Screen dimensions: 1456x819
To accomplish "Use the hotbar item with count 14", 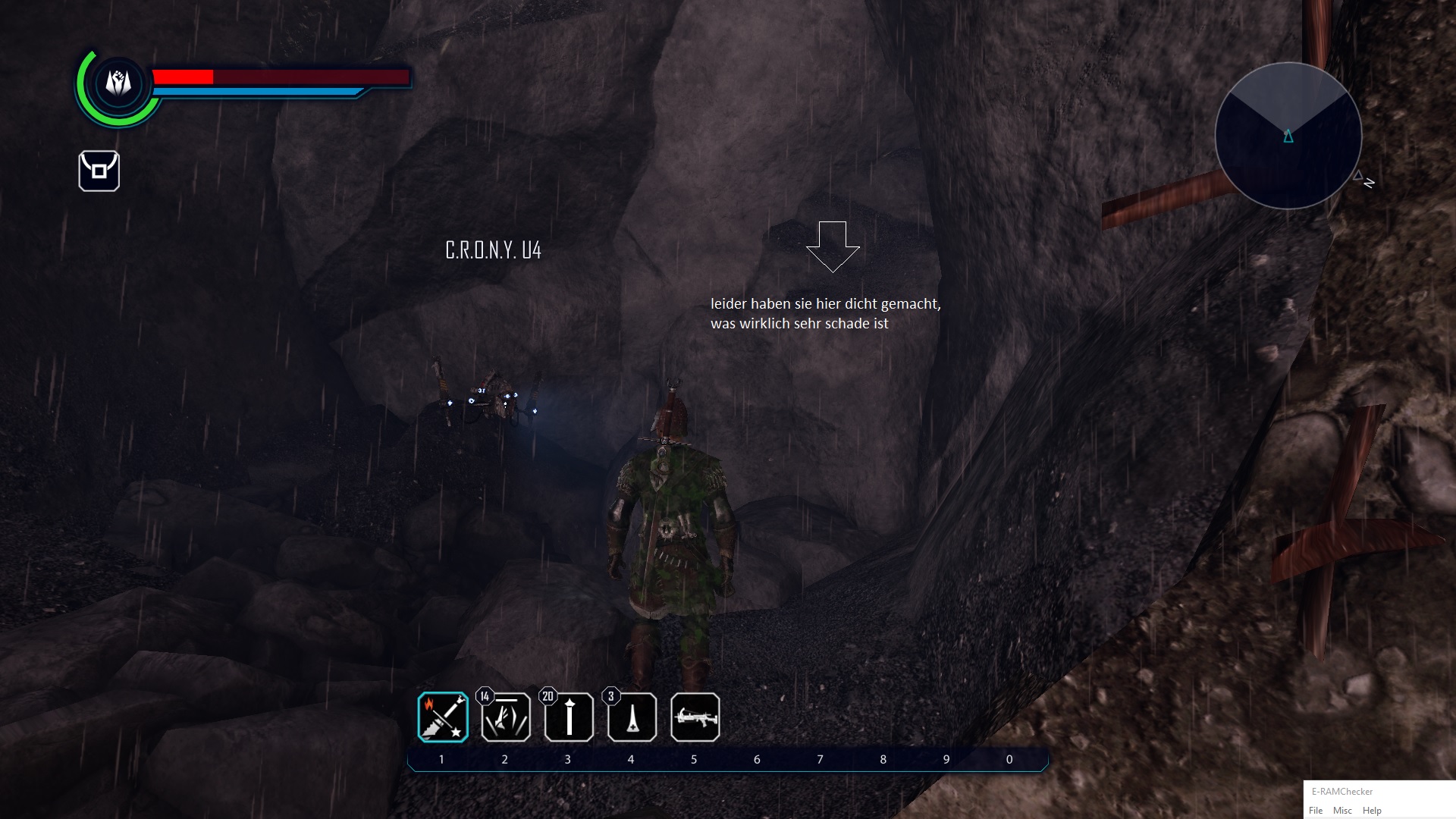I will [506, 717].
